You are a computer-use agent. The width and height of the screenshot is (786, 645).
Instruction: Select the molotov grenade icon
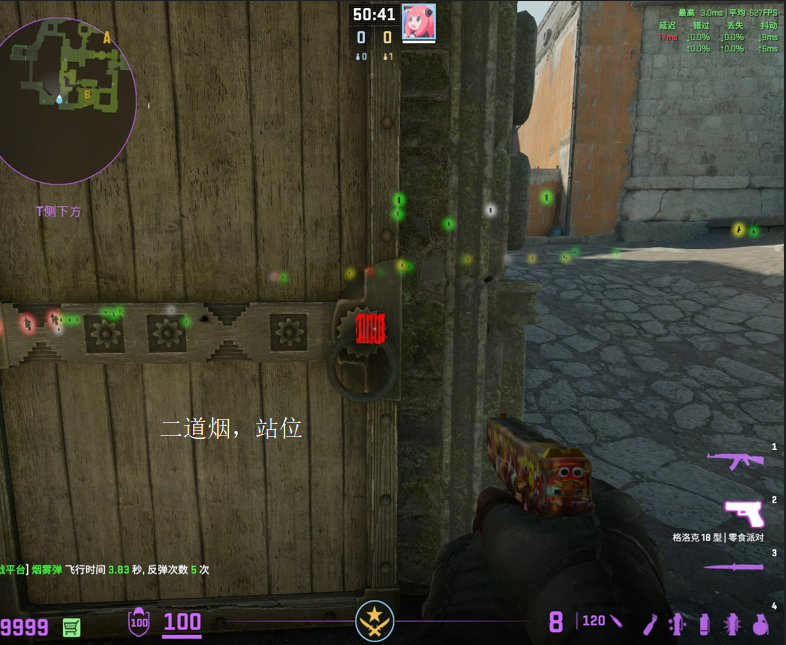click(x=651, y=623)
